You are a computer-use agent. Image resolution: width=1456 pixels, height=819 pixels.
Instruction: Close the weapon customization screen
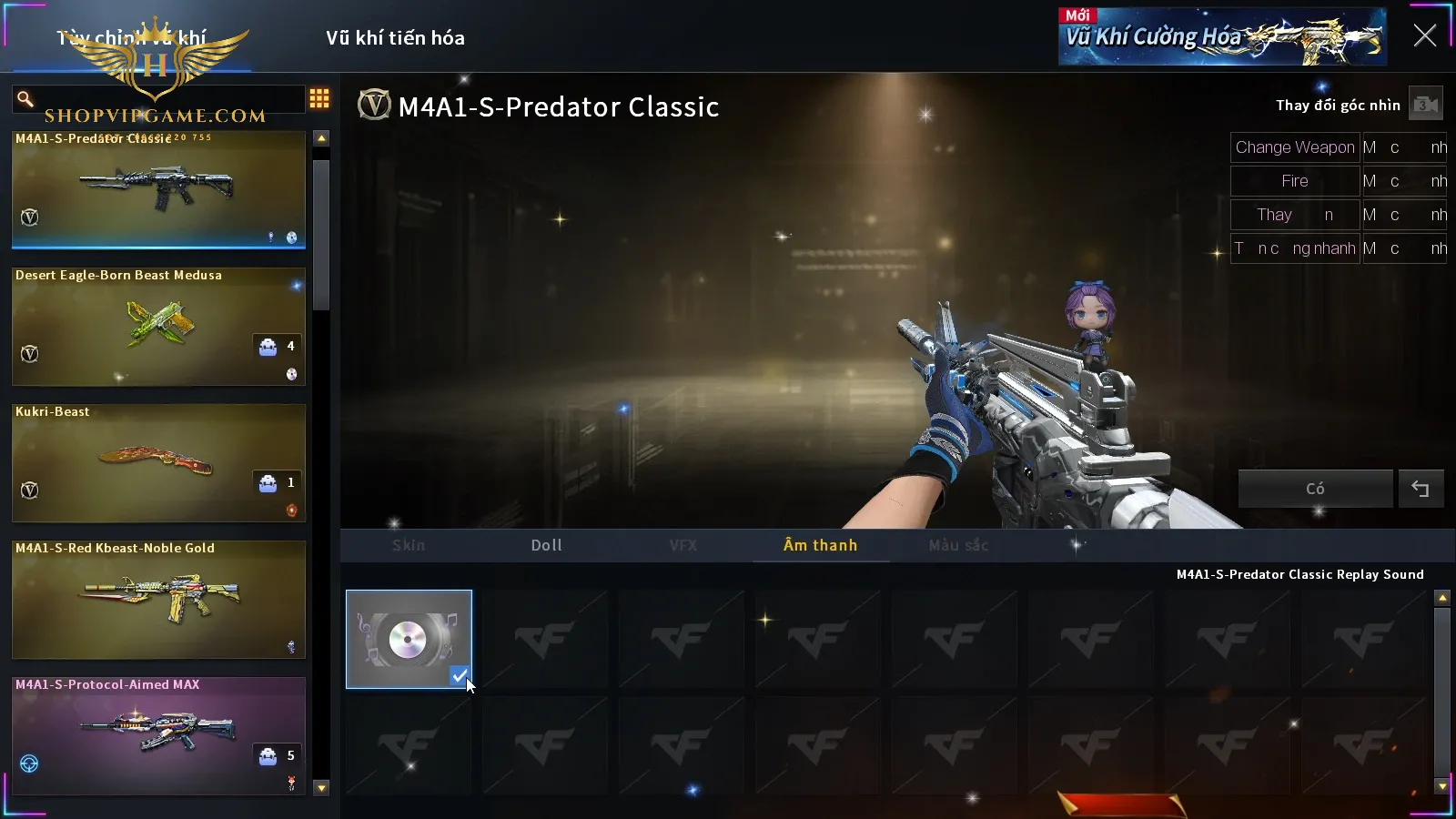click(x=1424, y=35)
